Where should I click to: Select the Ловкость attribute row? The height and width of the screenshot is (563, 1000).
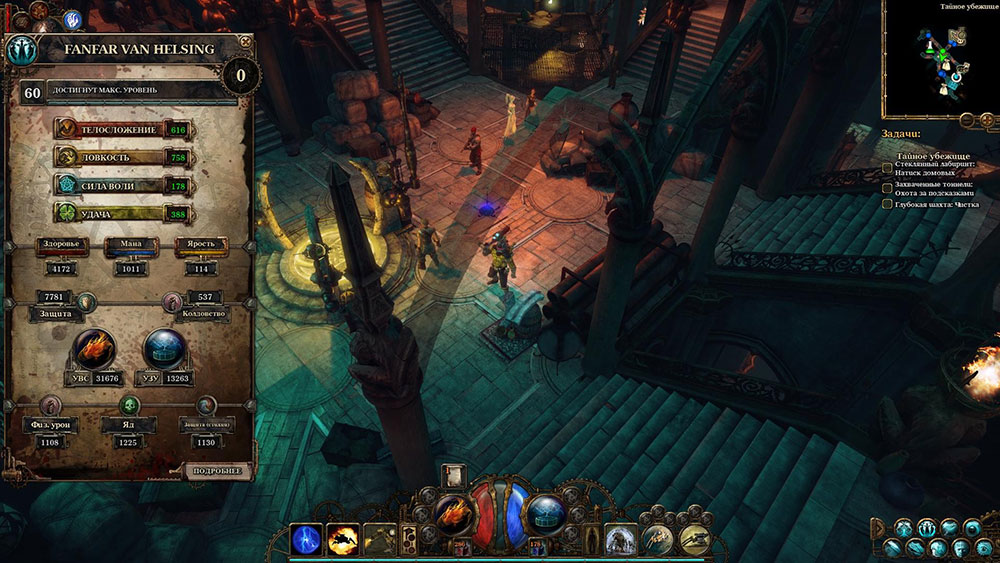[x=122, y=157]
